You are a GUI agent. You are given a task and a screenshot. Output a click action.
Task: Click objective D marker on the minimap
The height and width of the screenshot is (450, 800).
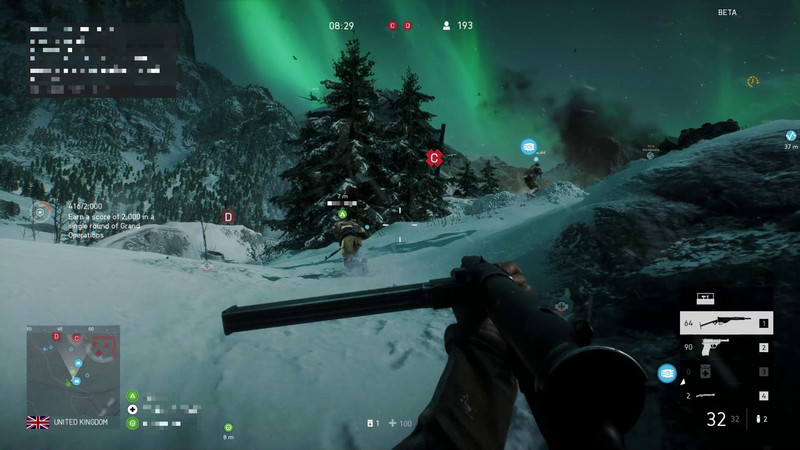(56, 337)
